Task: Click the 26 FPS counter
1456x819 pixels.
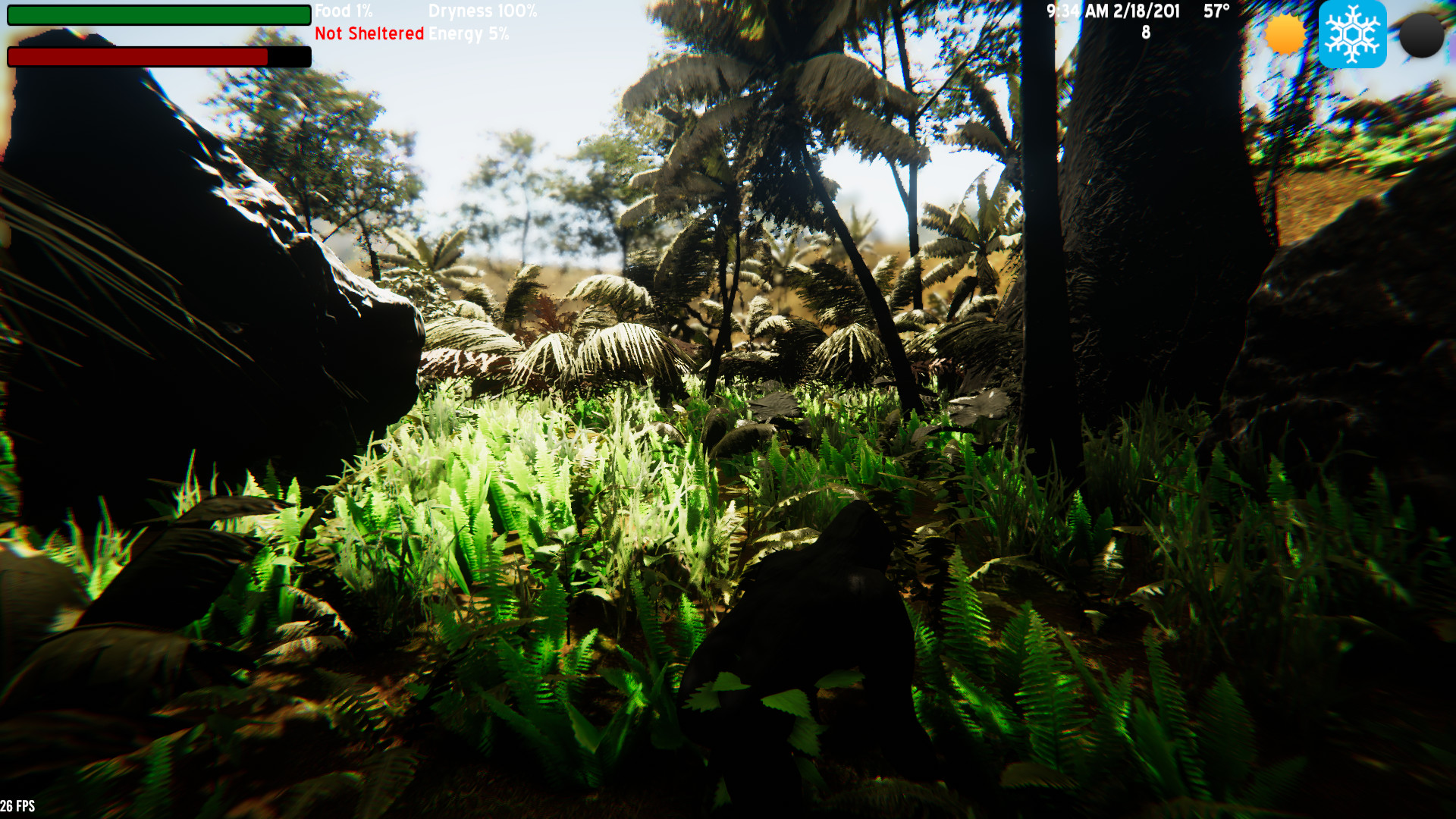Action: [x=17, y=808]
